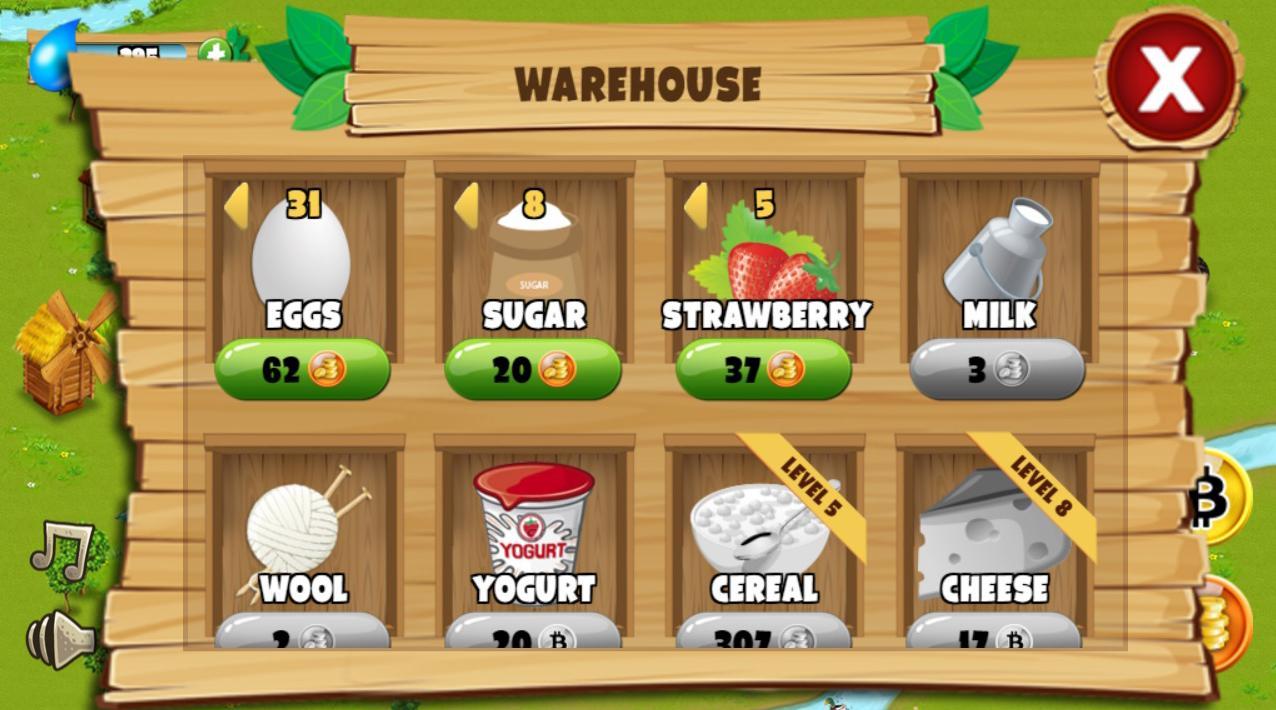The image size is (1276, 710).
Task: Choose the Strawberry item slot
Action: [764, 260]
